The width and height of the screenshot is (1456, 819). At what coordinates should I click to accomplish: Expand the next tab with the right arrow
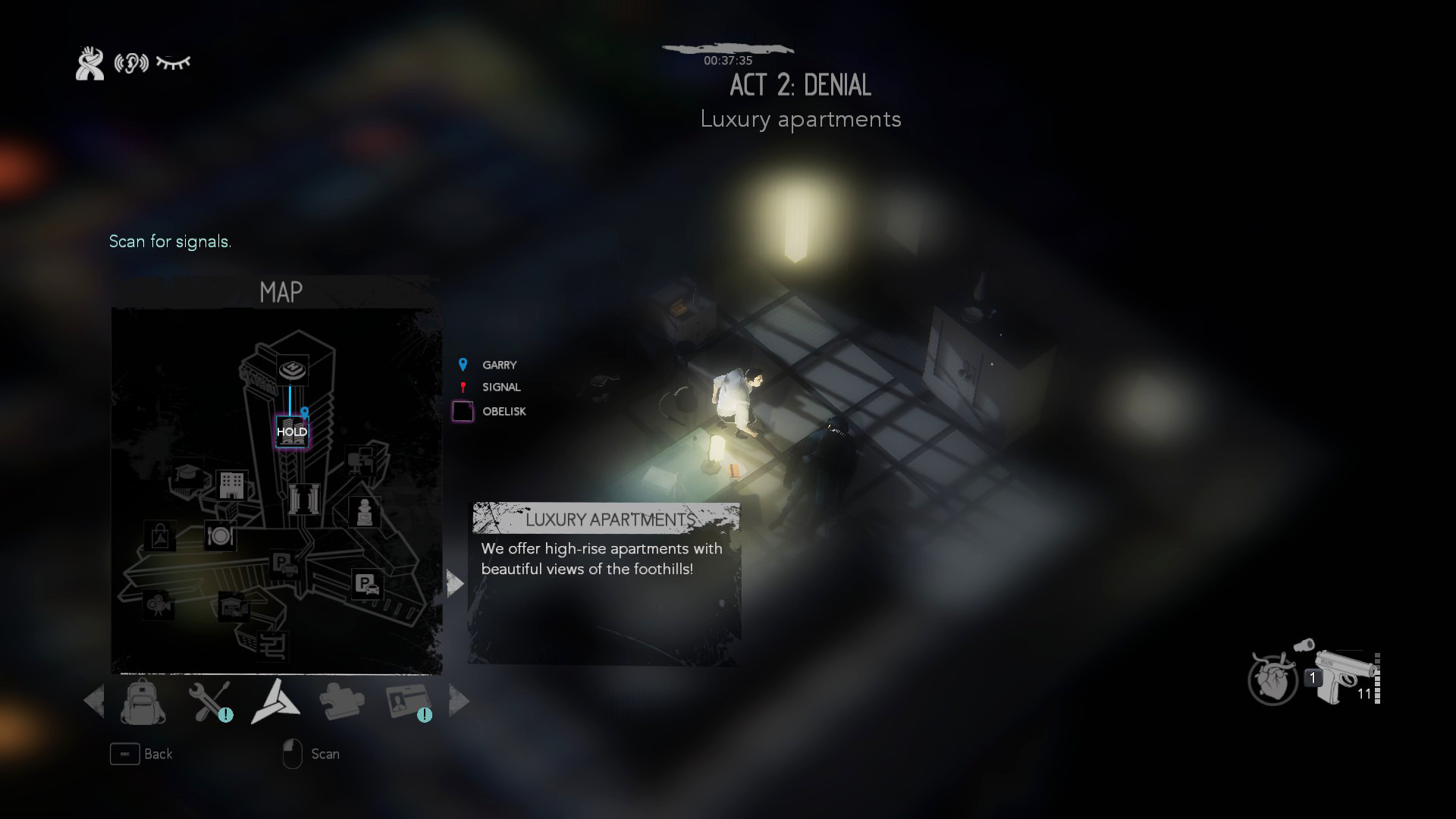click(459, 701)
